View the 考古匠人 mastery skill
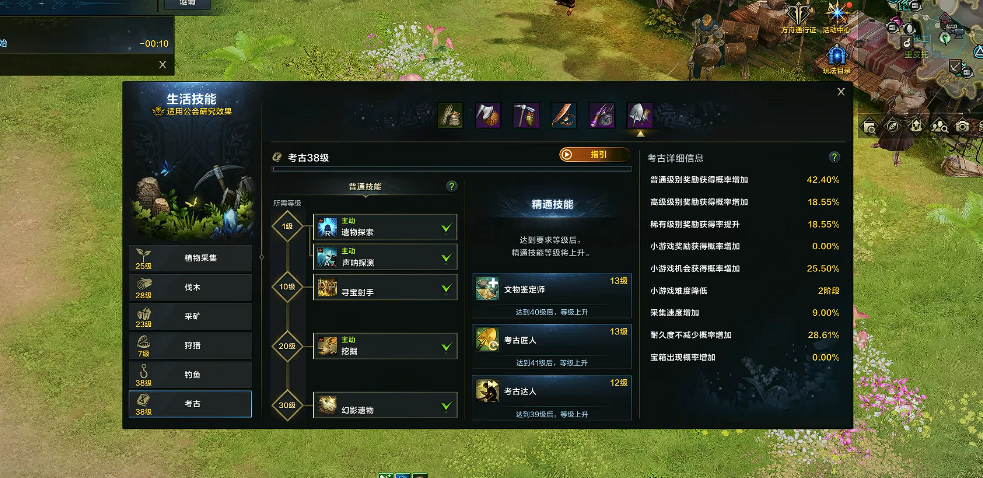The image size is (983, 478). tap(551, 341)
